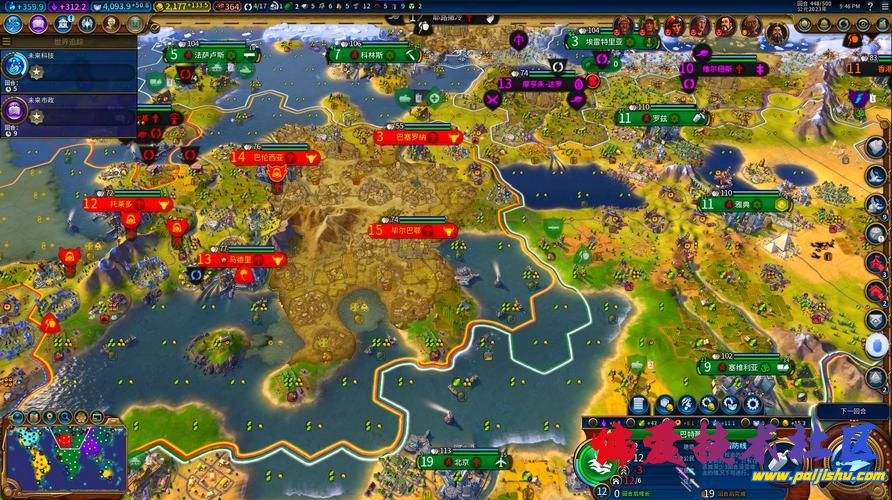Open the purple civics tree button

39,23
